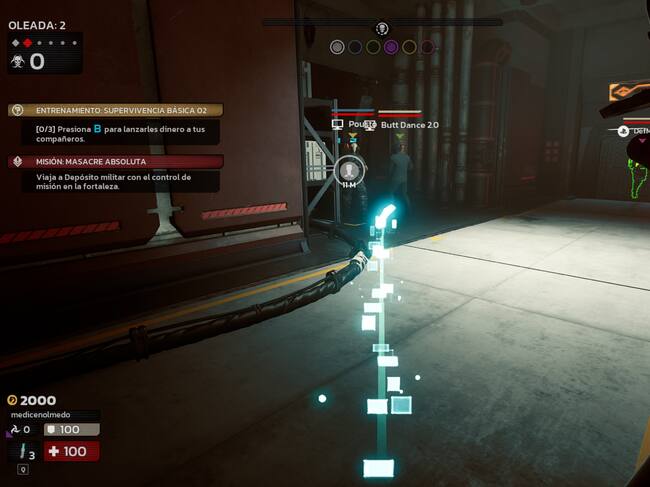
Task: Select the red current-wave diamond marker
Action: pos(26,43)
